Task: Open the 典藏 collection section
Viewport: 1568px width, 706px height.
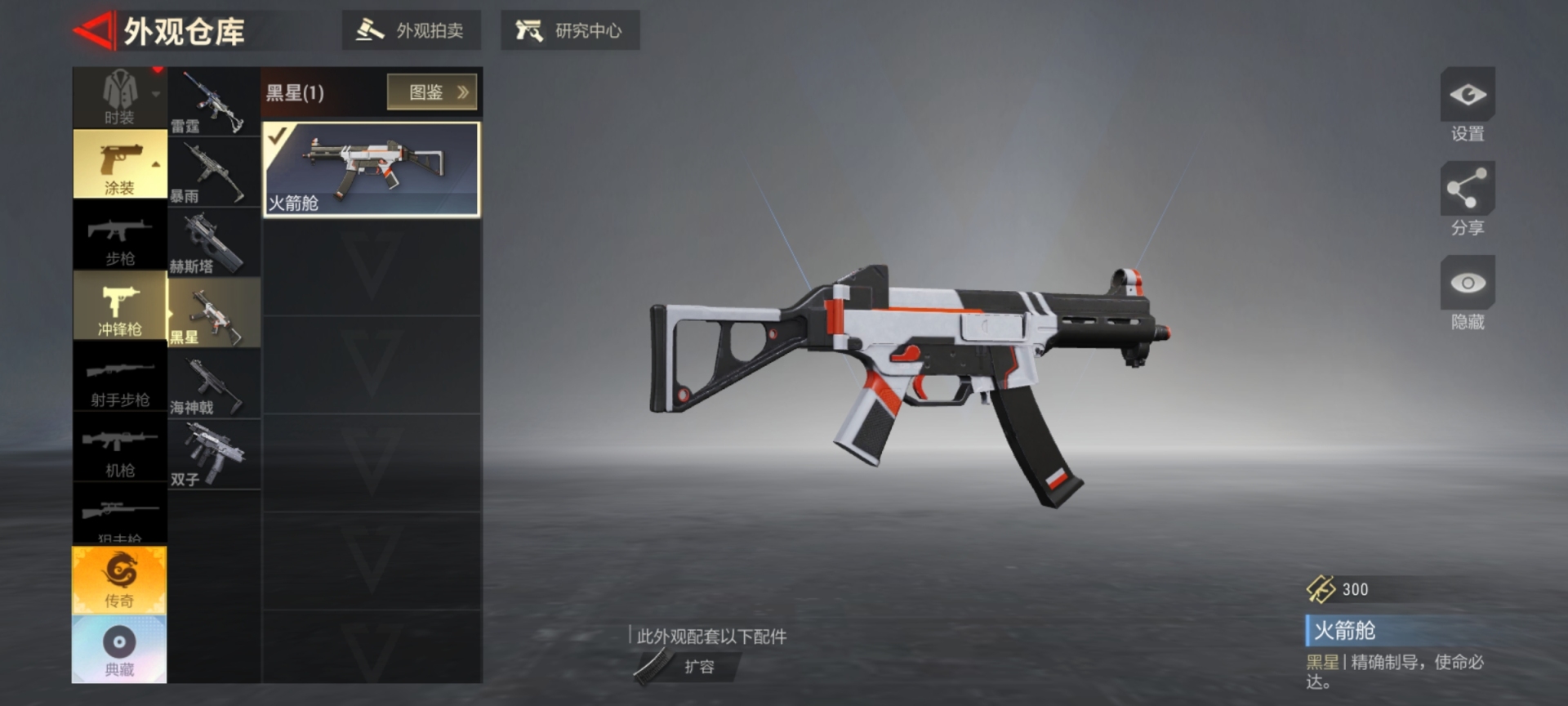Action: point(119,650)
